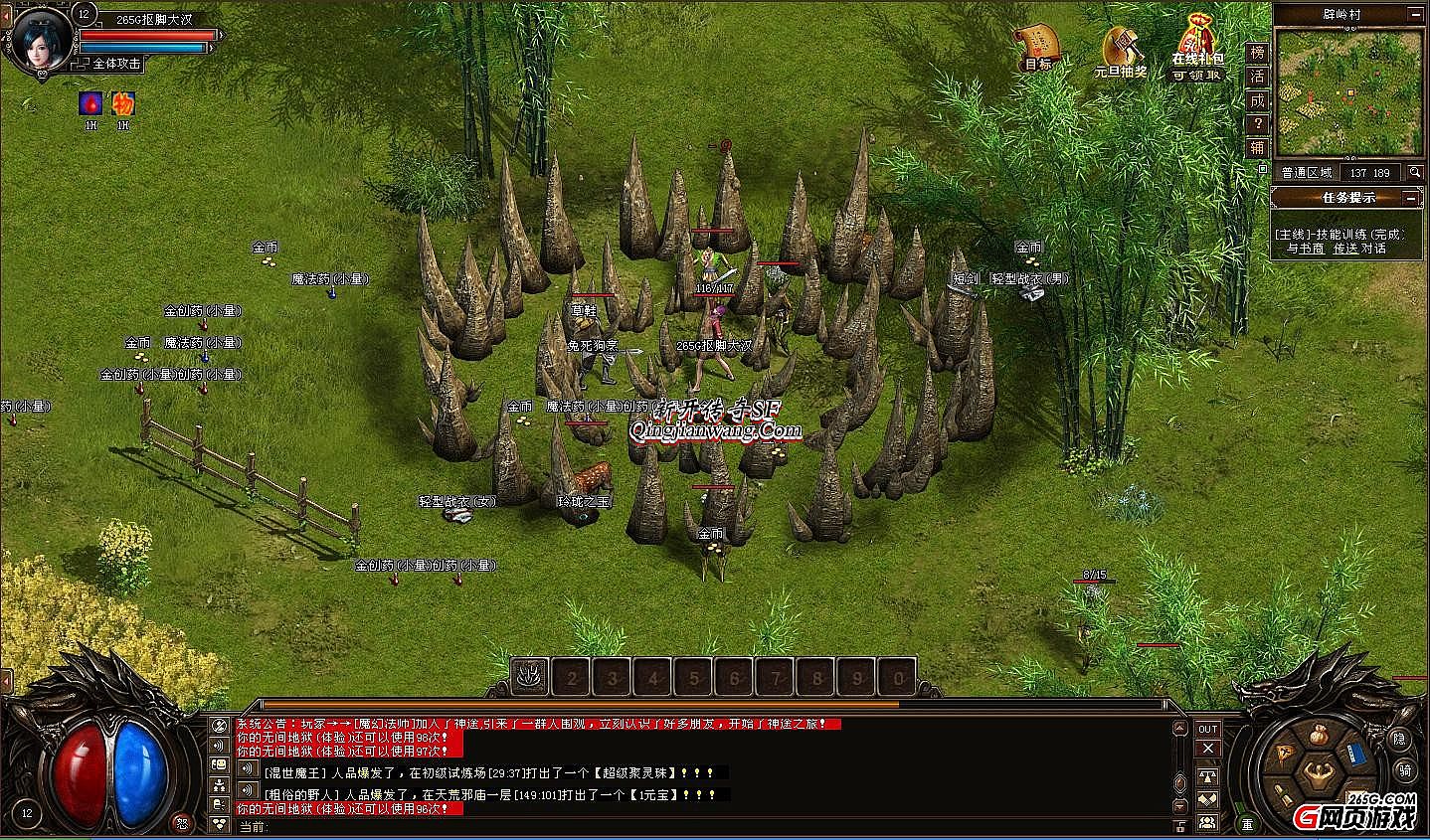Open the 目标 goals scroll icon
Screen dimensions: 1430x840
point(1036,46)
